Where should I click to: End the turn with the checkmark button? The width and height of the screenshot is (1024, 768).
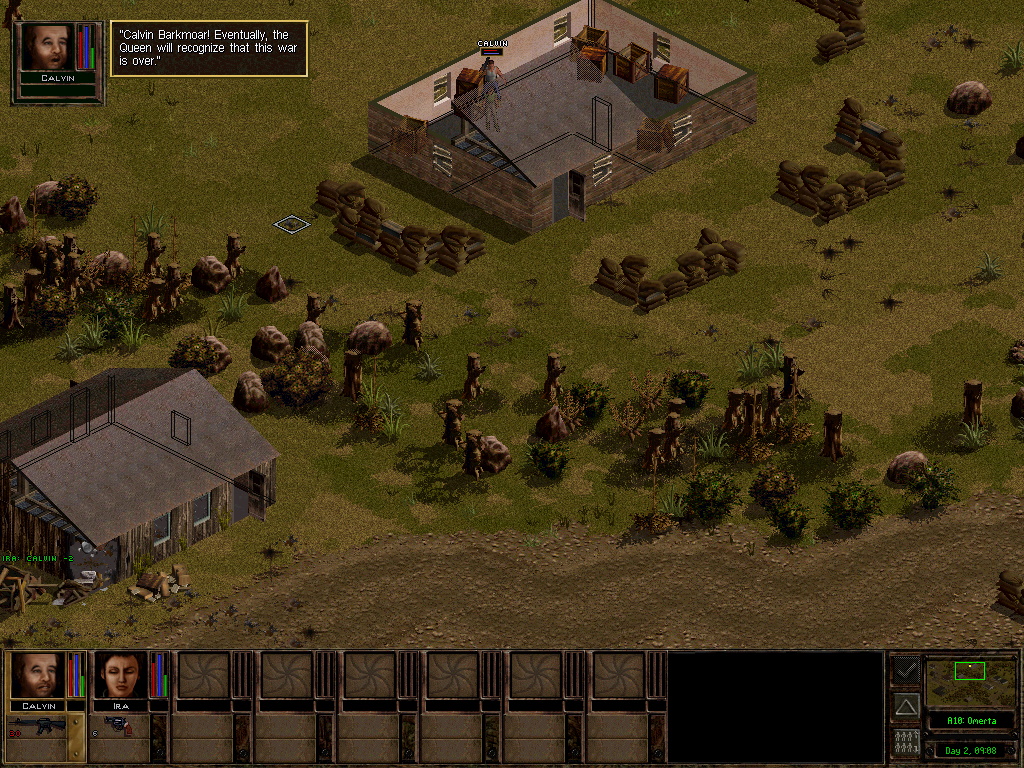click(x=906, y=669)
